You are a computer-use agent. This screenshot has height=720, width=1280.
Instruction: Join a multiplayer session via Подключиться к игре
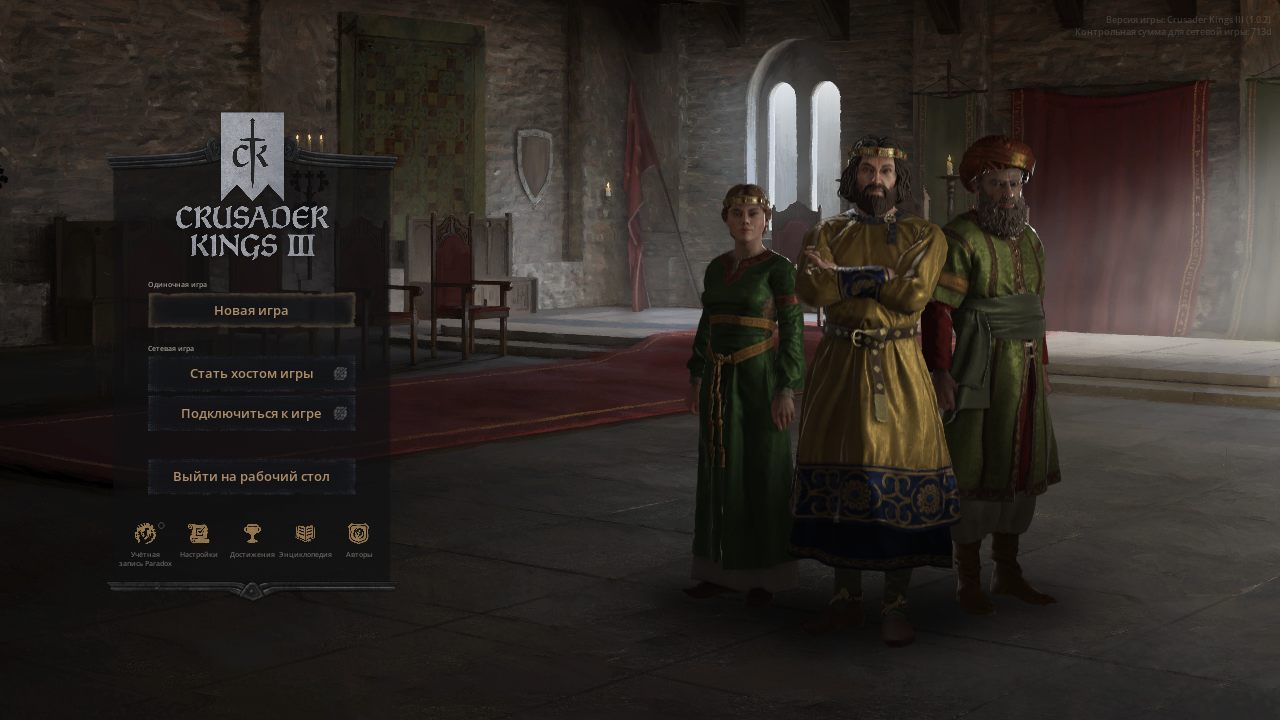(x=250, y=412)
